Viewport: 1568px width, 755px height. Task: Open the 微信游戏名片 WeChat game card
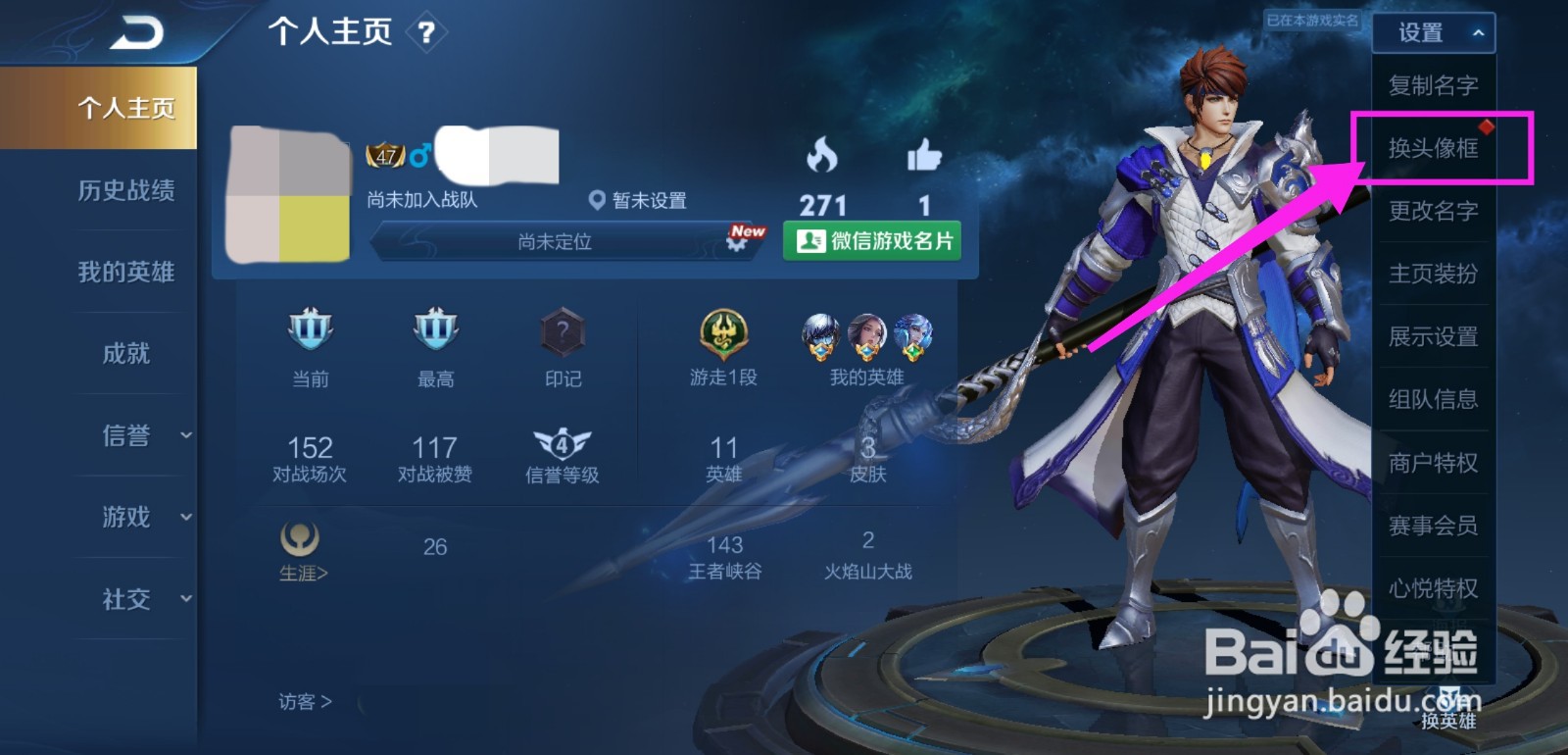[870, 241]
